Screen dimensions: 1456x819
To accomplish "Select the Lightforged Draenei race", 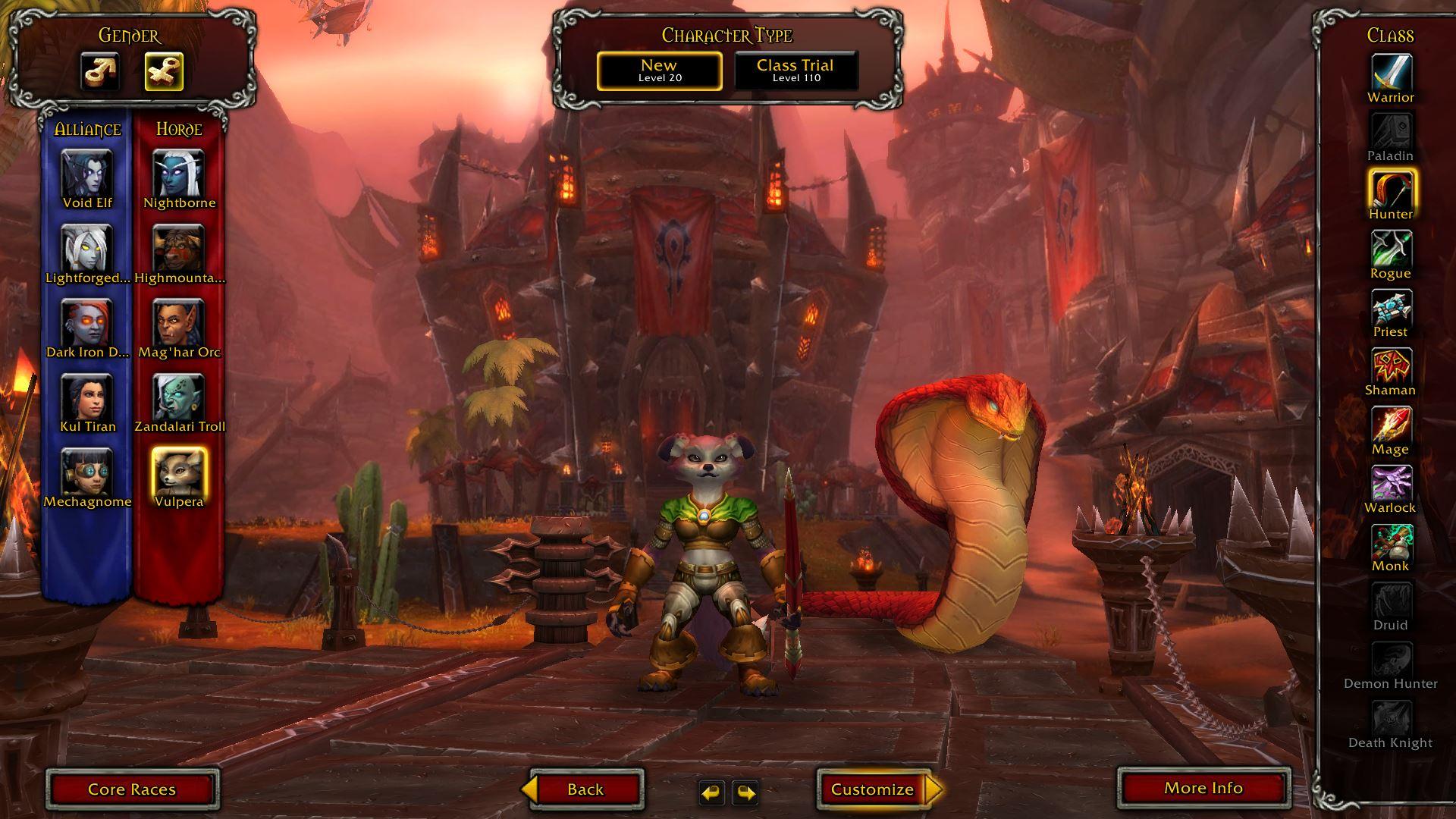I will tap(87, 248).
